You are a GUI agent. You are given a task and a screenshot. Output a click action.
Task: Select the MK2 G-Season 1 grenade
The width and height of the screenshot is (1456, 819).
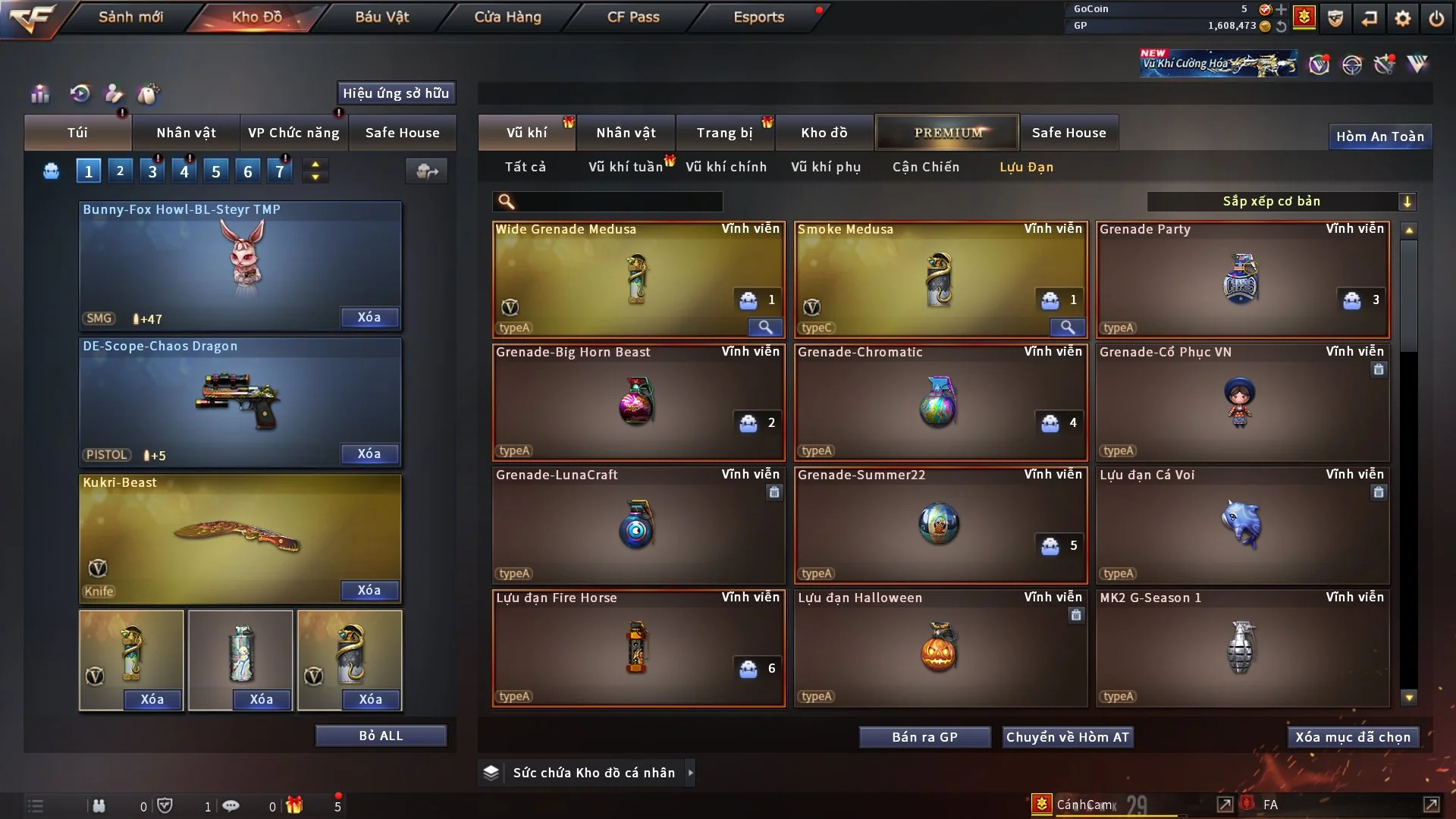1241,648
